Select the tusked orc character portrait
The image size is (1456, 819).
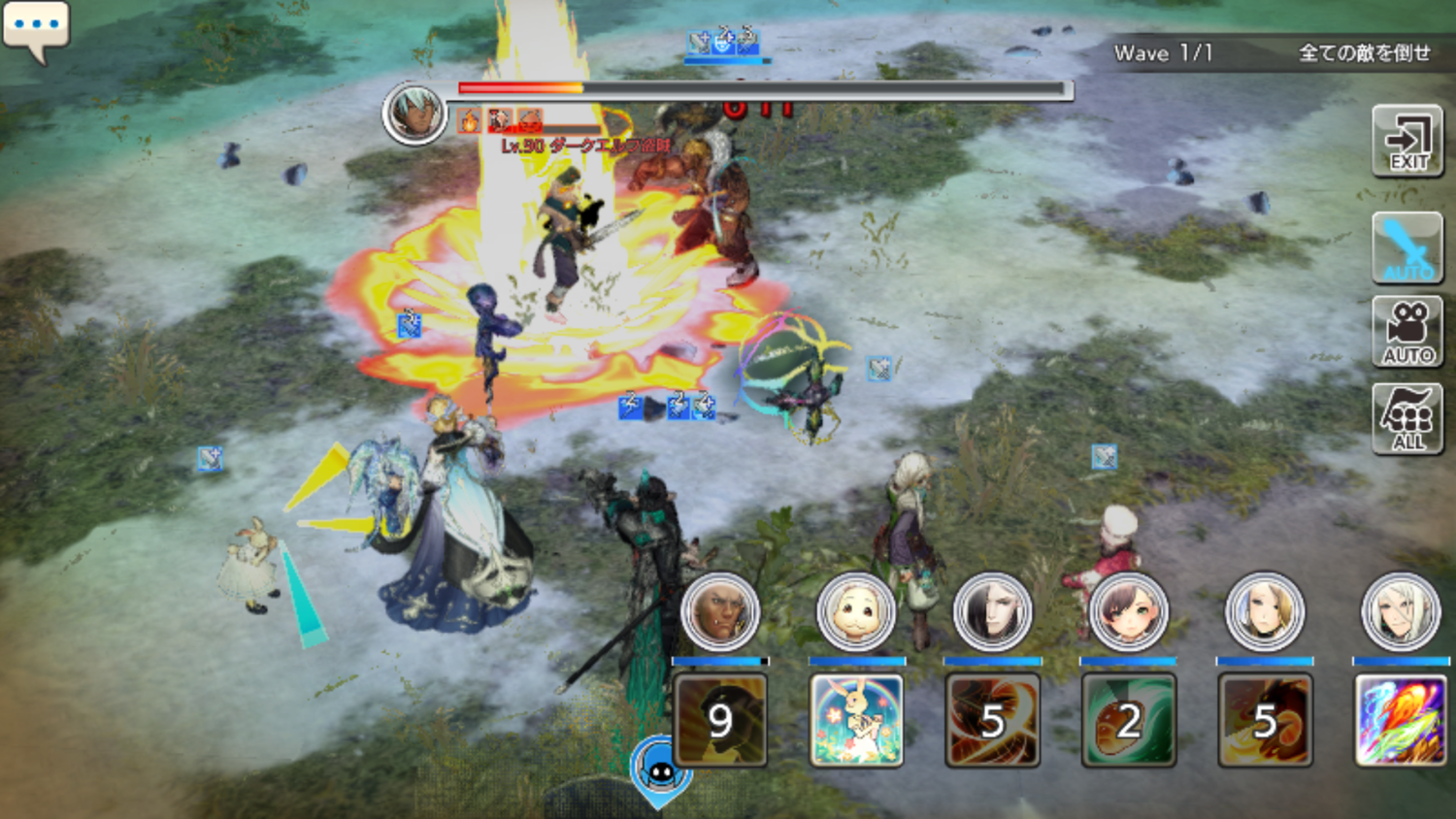tap(719, 612)
